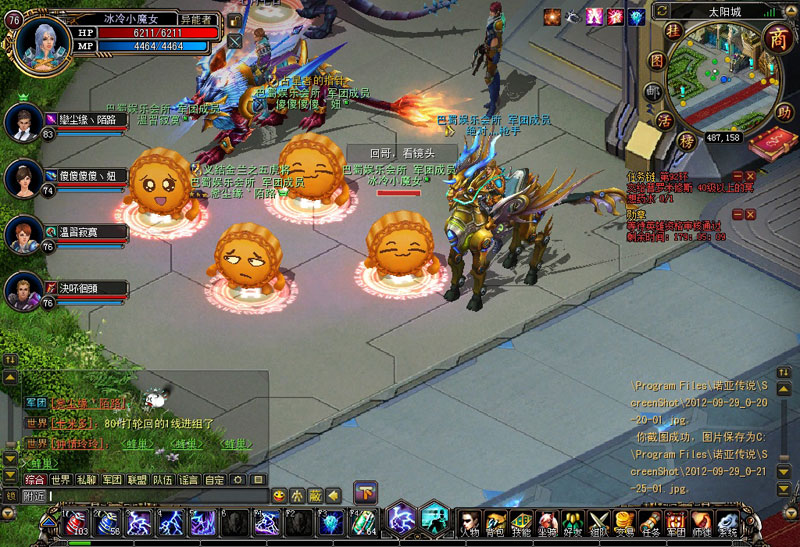800x547 pixels.
Task: Open the 榜 rankings button
Action: tap(687, 140)
